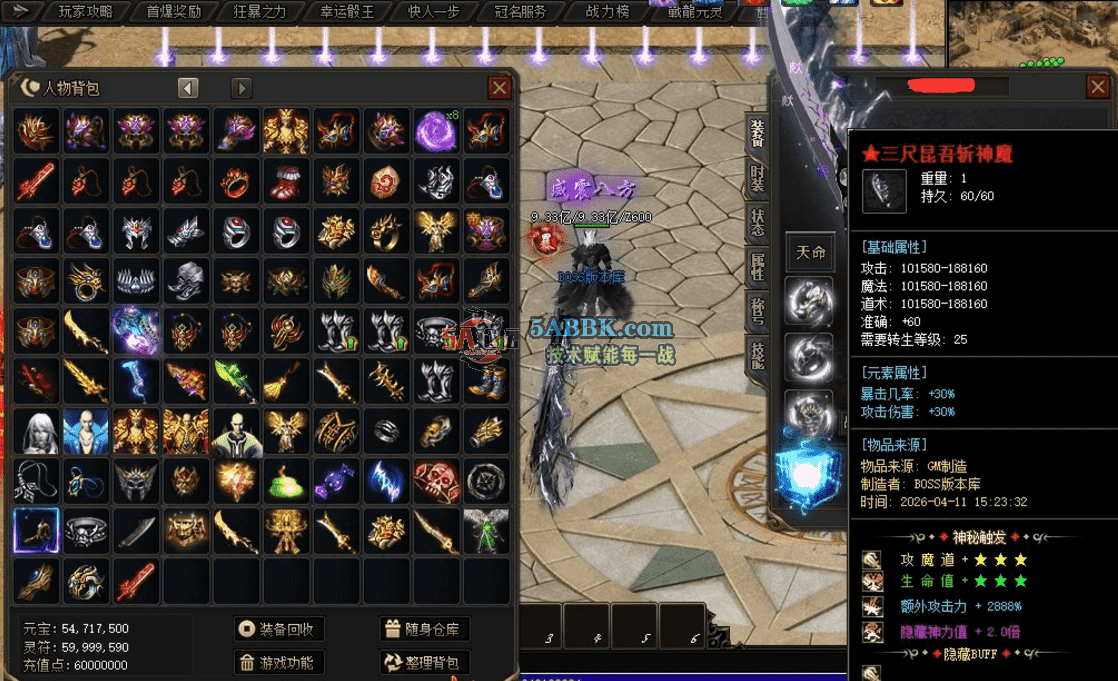Select the green-robed winged angel item

tap(486, 531)
